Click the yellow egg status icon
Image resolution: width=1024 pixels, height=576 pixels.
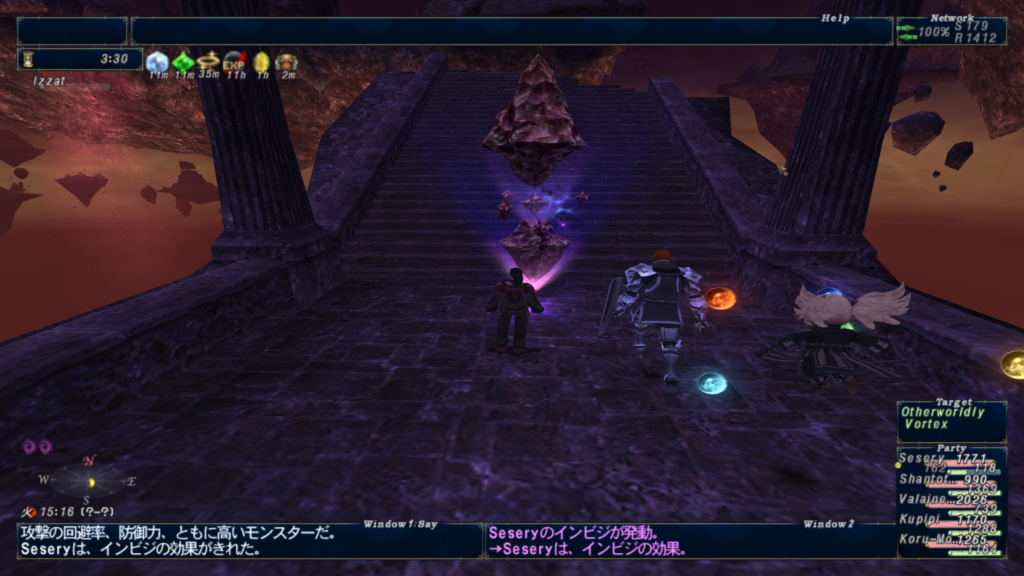pos(261,62)
